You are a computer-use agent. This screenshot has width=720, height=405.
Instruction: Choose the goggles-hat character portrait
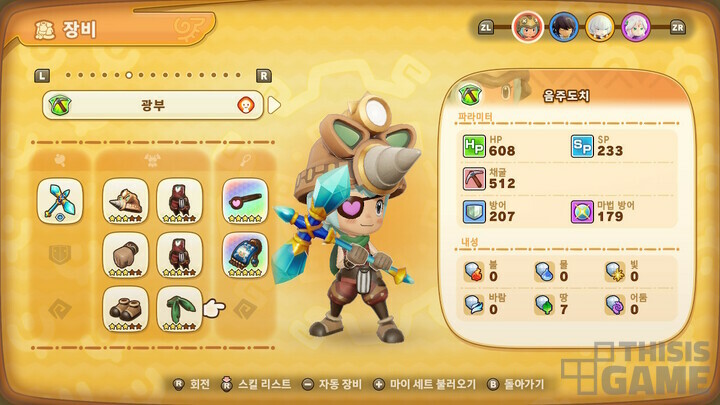coord(528,27)
